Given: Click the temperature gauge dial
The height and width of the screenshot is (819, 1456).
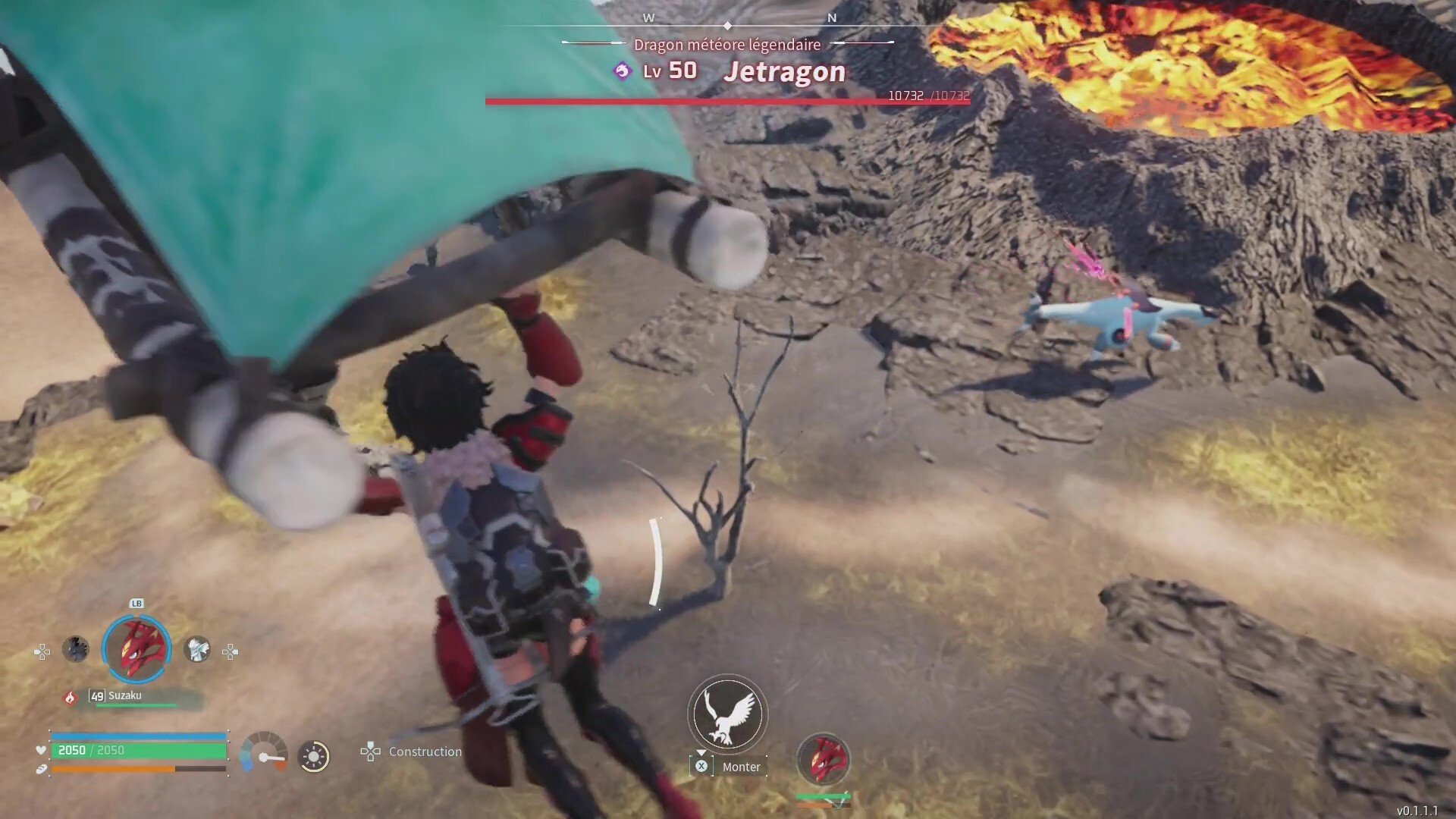Looking at the screenshot, I should [263, 753].
